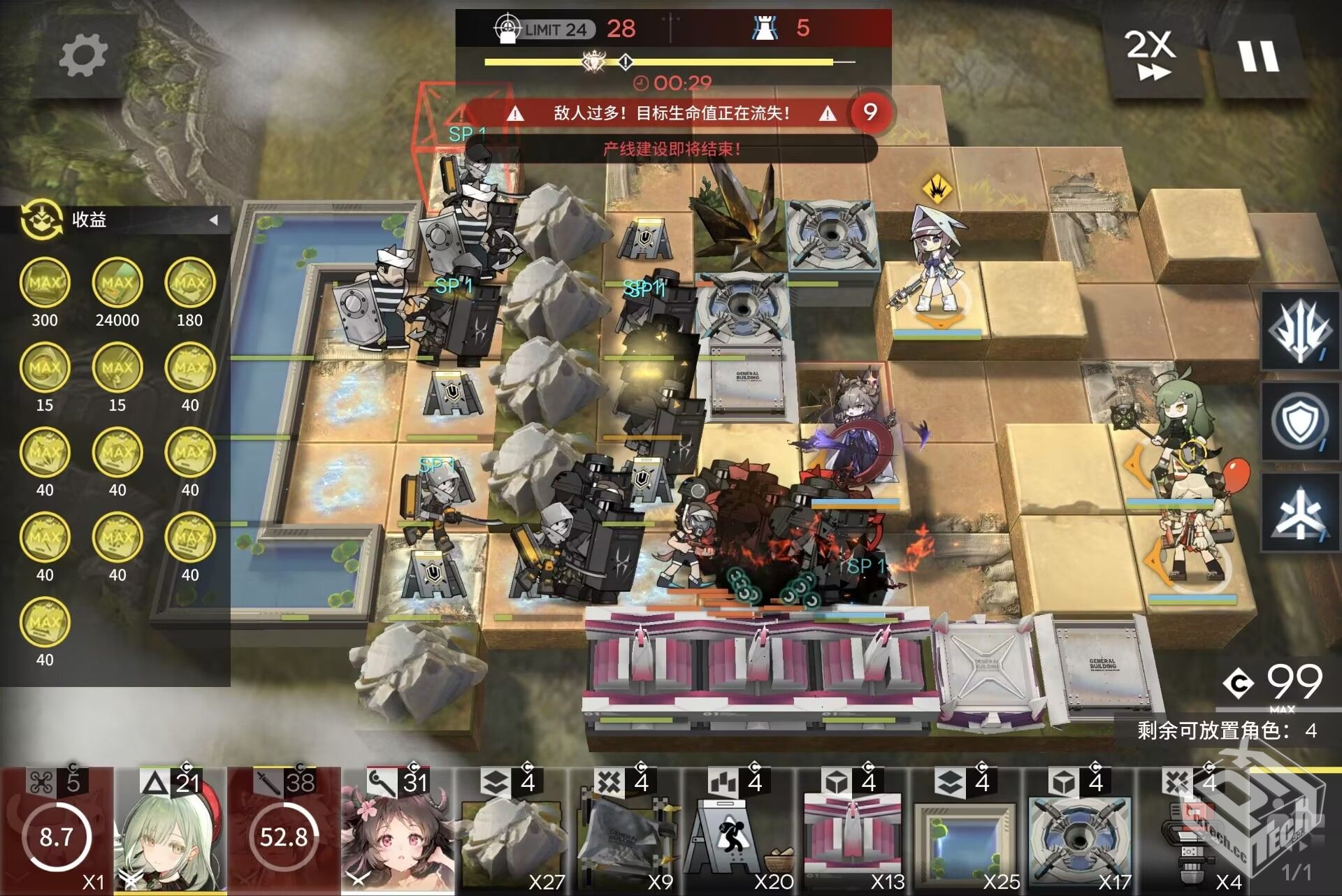Screen dimensions: 1342x896
Task: Select the drone card on 8.7 cooldown
Action: [57, 832]
